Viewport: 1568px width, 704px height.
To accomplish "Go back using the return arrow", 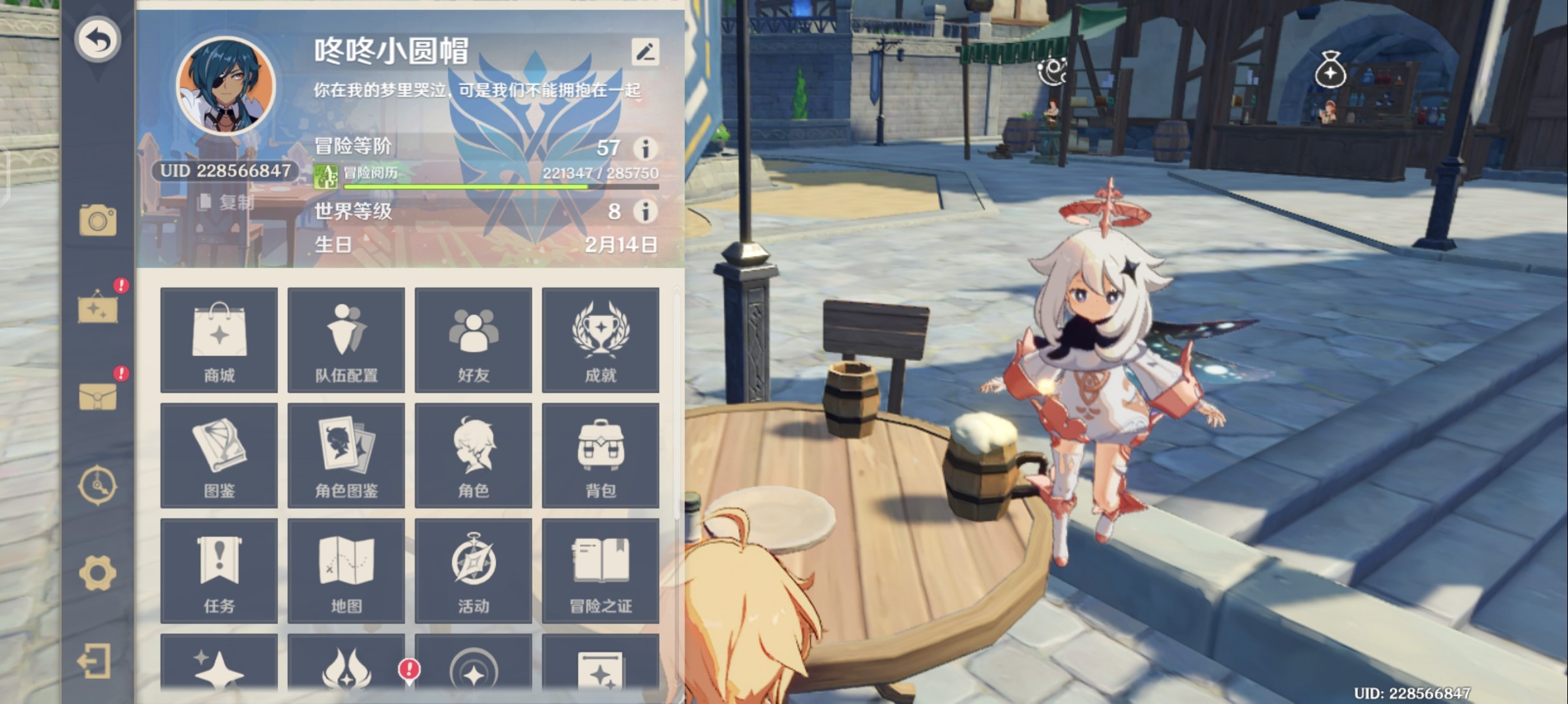I will click(98, 40).
